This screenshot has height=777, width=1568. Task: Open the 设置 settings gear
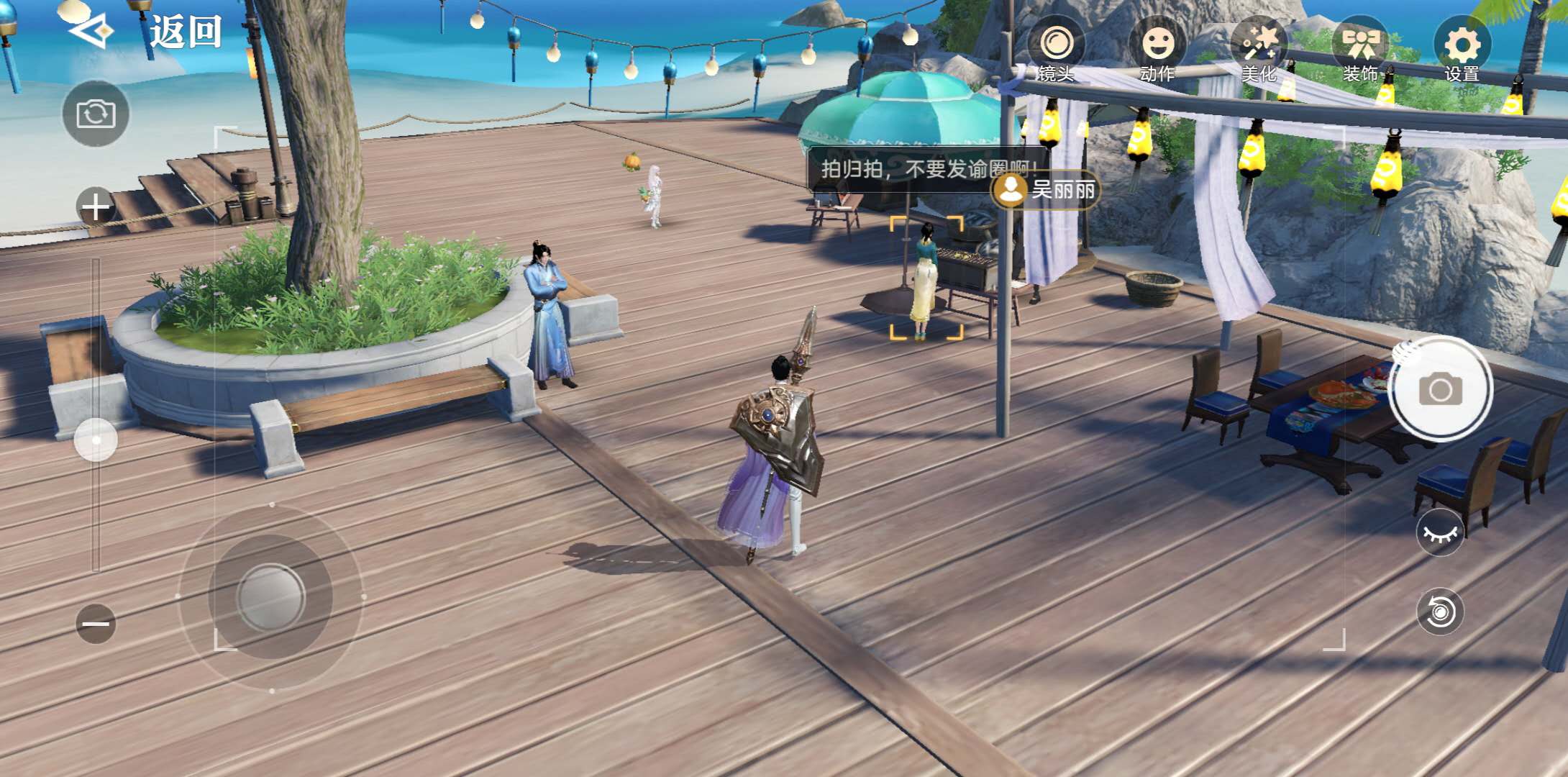pyautogui.click(x=1462, y=49)
